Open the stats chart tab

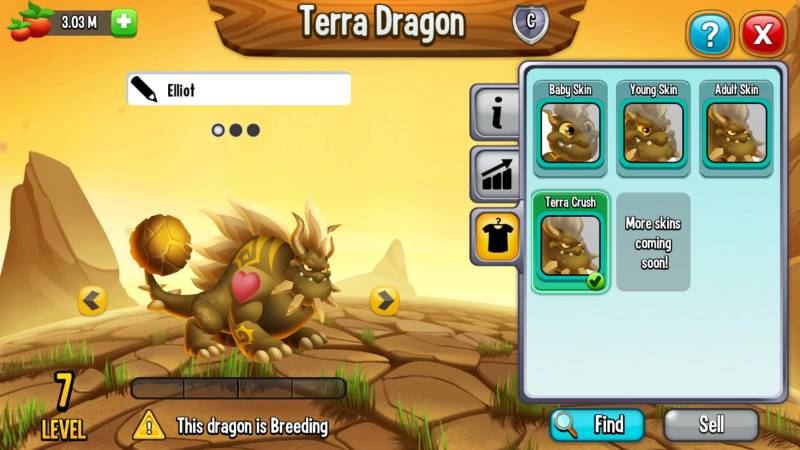pos(496,174)
